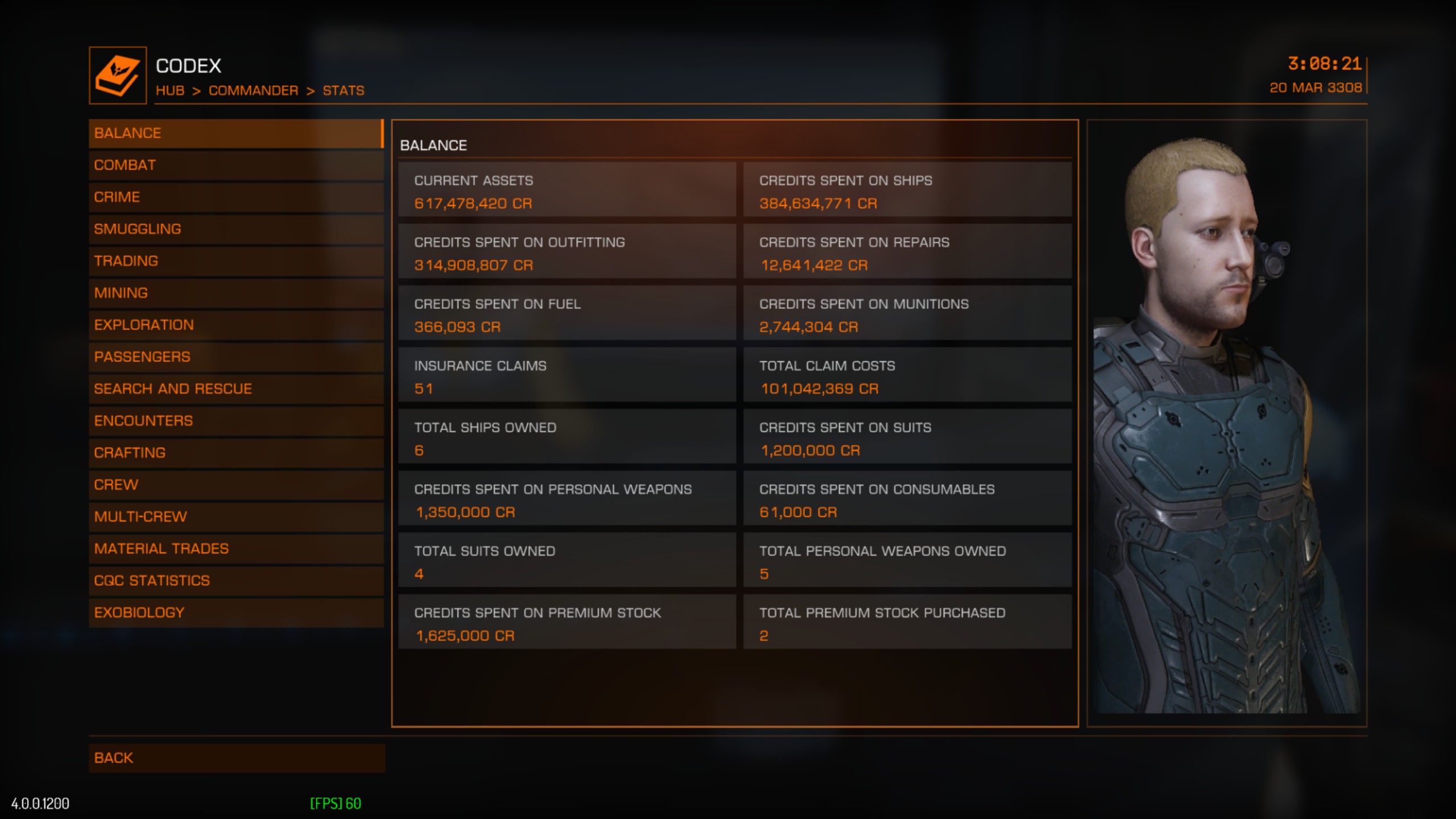Viewport: 1456px width, 819px height.
Task: Choose the Exploration category
Action: click(x=235, y=325)
